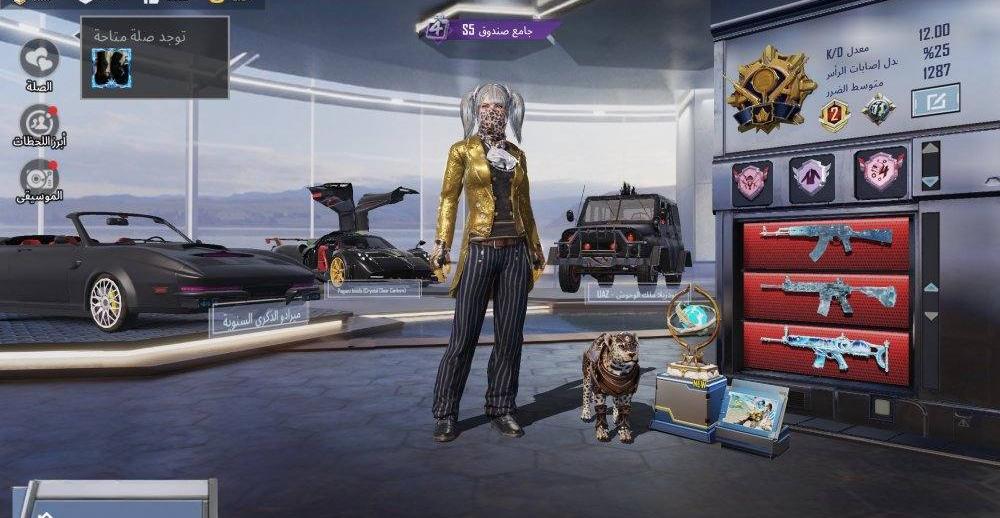This screenshot has height=518, width=1000.
Task: Open the first pink winged achievement medal
Action: pos(752,181)
